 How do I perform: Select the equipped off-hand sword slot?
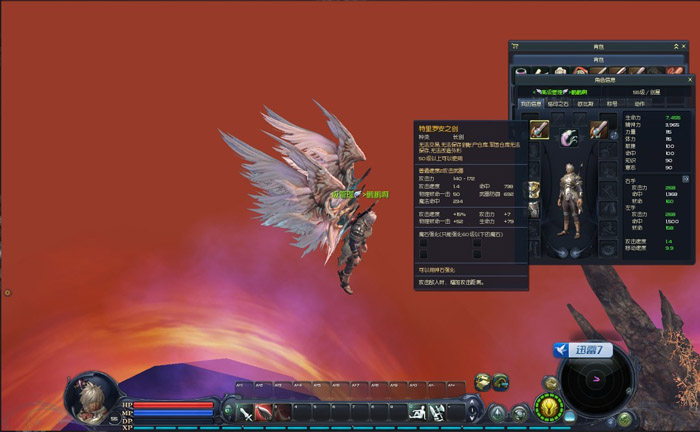coord(599,129)
